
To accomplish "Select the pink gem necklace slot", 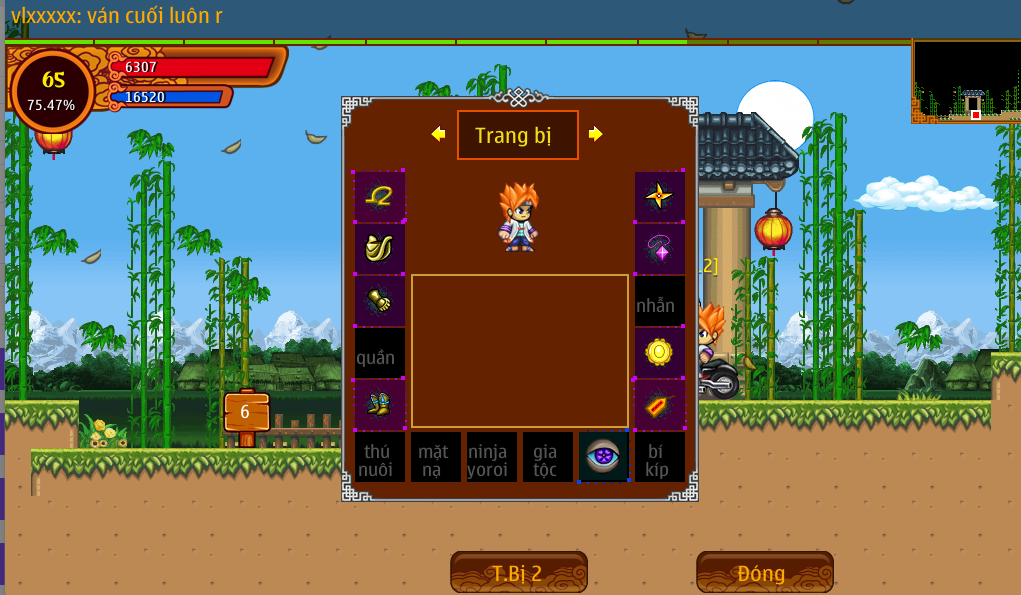I will pyautogui.click(x=660, y=249).
